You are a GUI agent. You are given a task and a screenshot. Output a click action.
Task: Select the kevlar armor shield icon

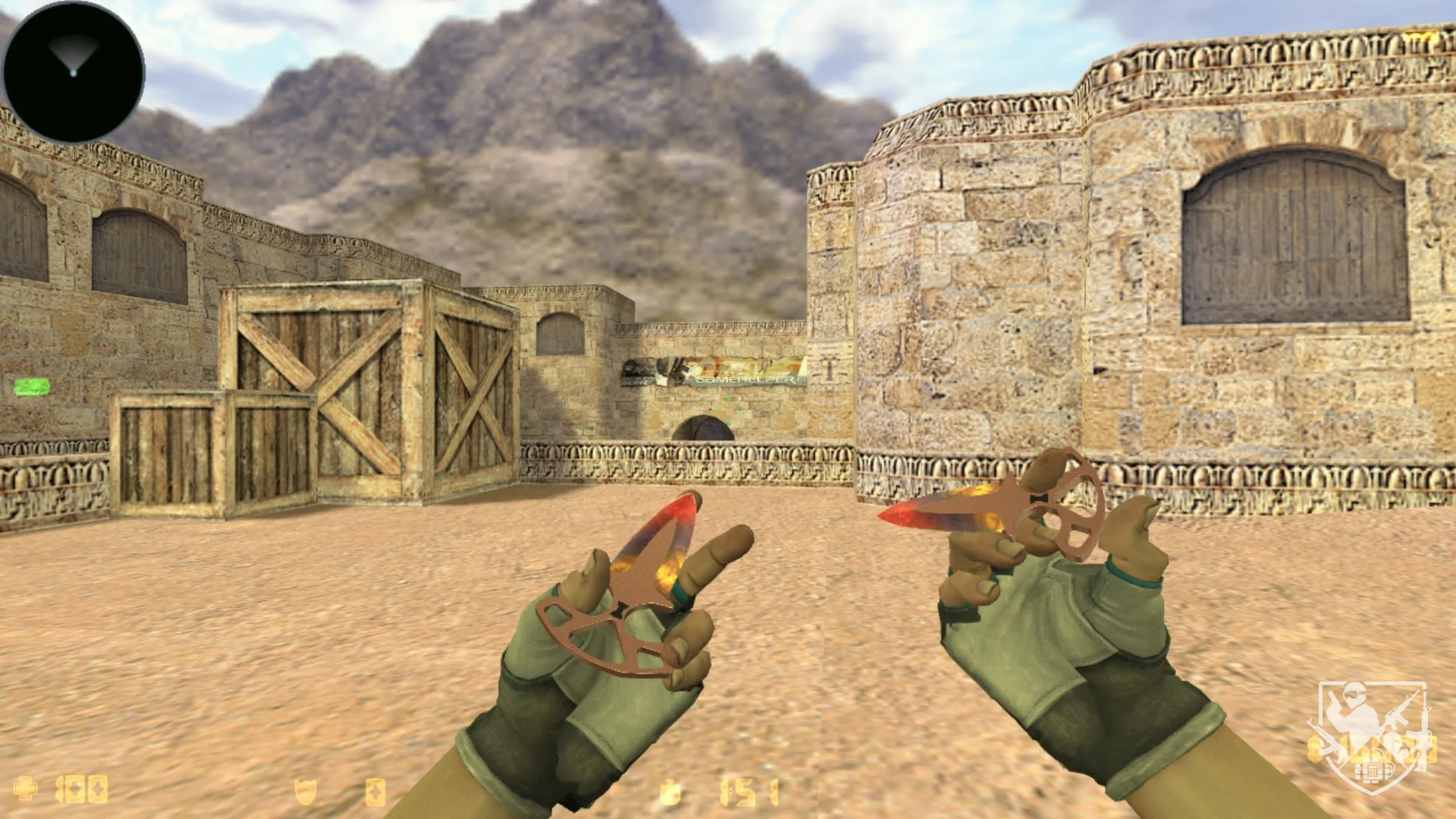[305, 792]
